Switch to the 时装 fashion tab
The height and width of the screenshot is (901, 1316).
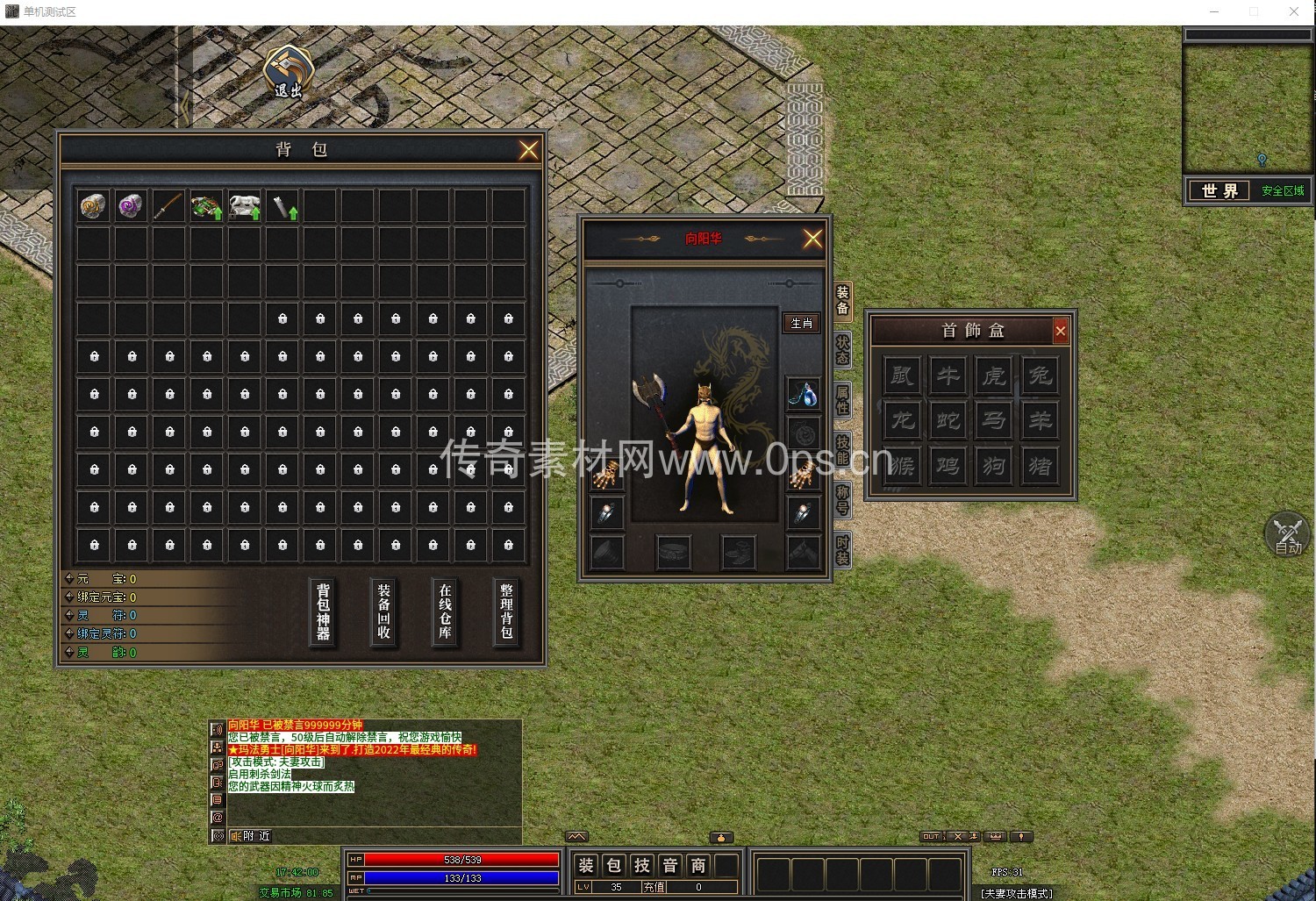842,550
